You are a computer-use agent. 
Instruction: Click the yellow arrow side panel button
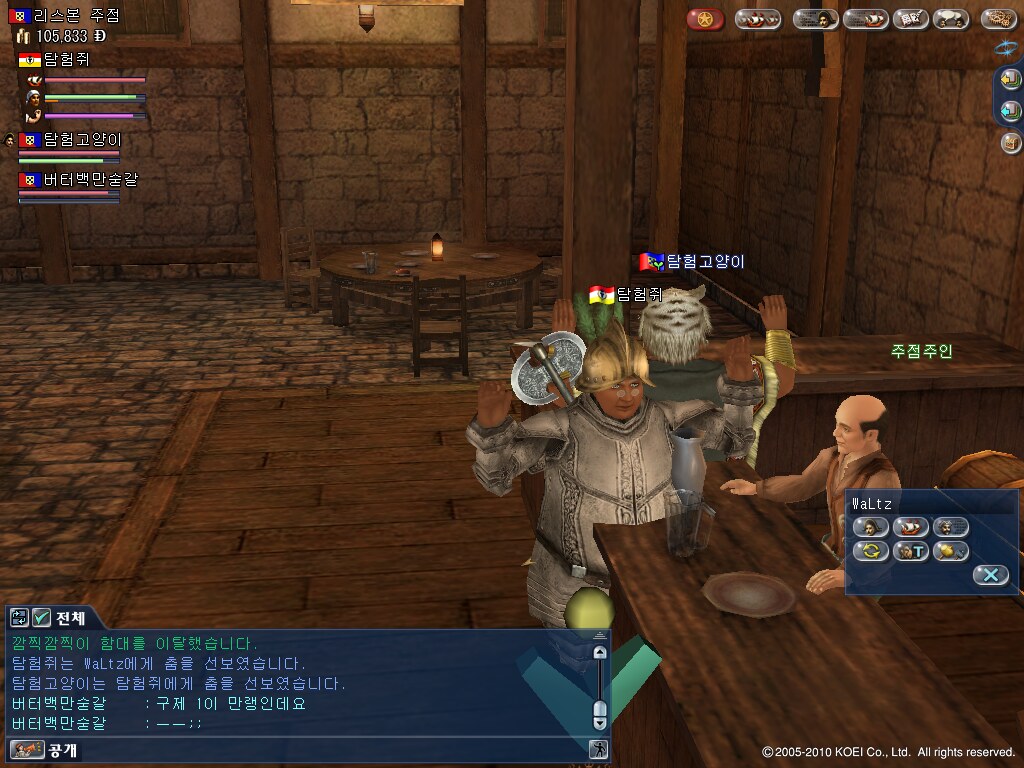tap(1011, 79)
